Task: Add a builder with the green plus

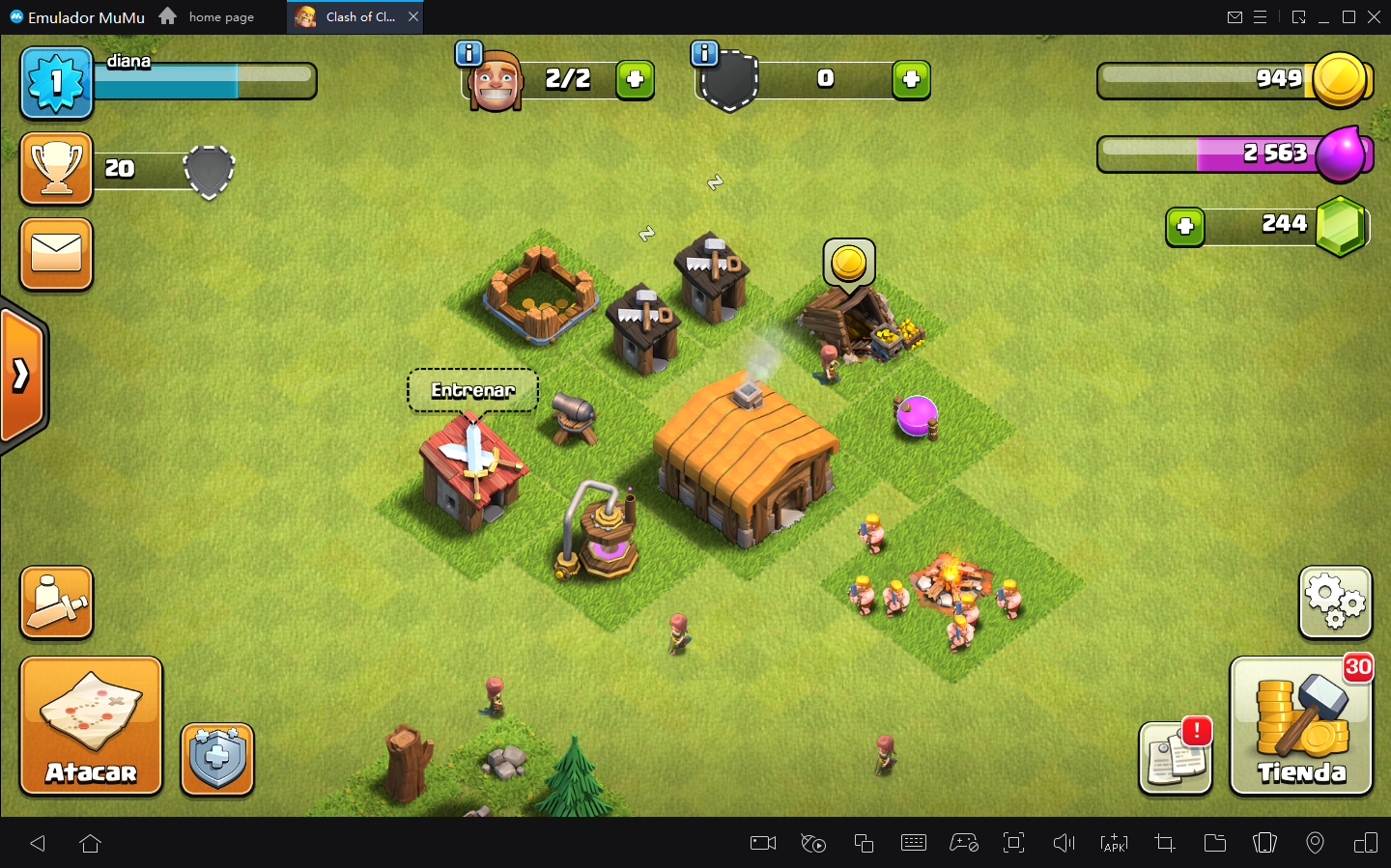Action: pos(635,80)
